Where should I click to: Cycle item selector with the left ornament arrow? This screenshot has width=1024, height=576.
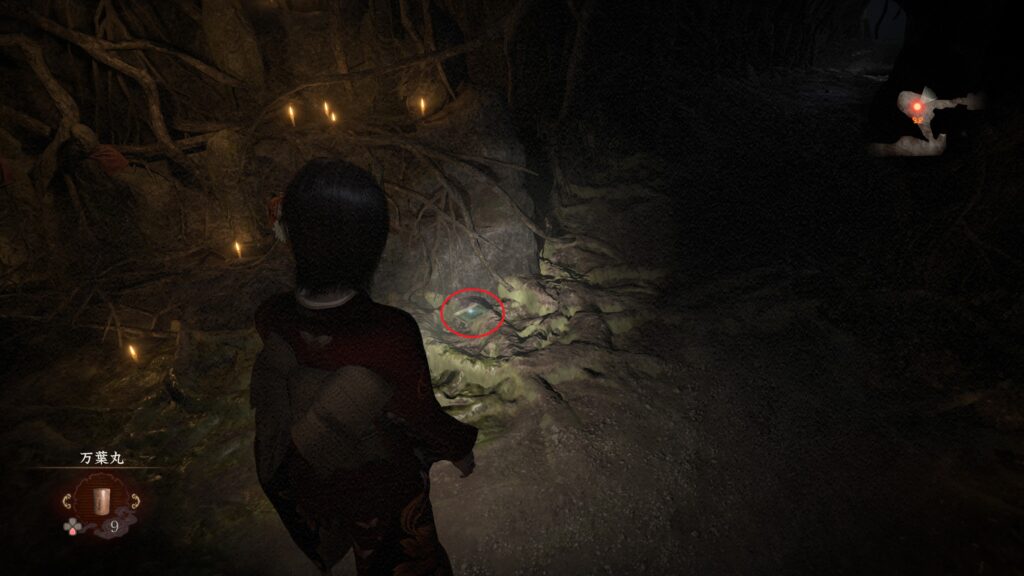[68, 500]
